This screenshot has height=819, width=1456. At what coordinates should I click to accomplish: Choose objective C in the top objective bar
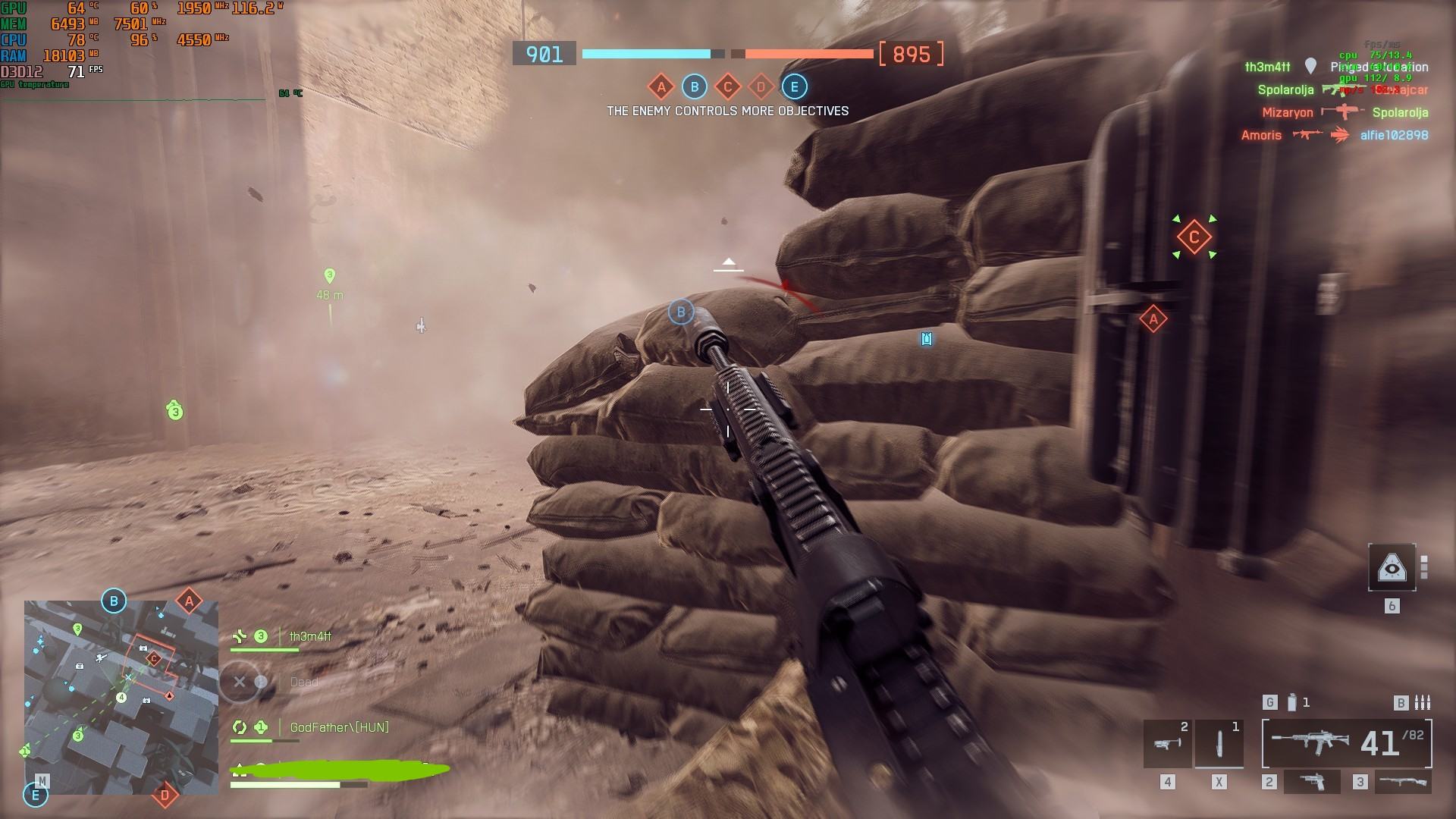(x=727, y=87)
